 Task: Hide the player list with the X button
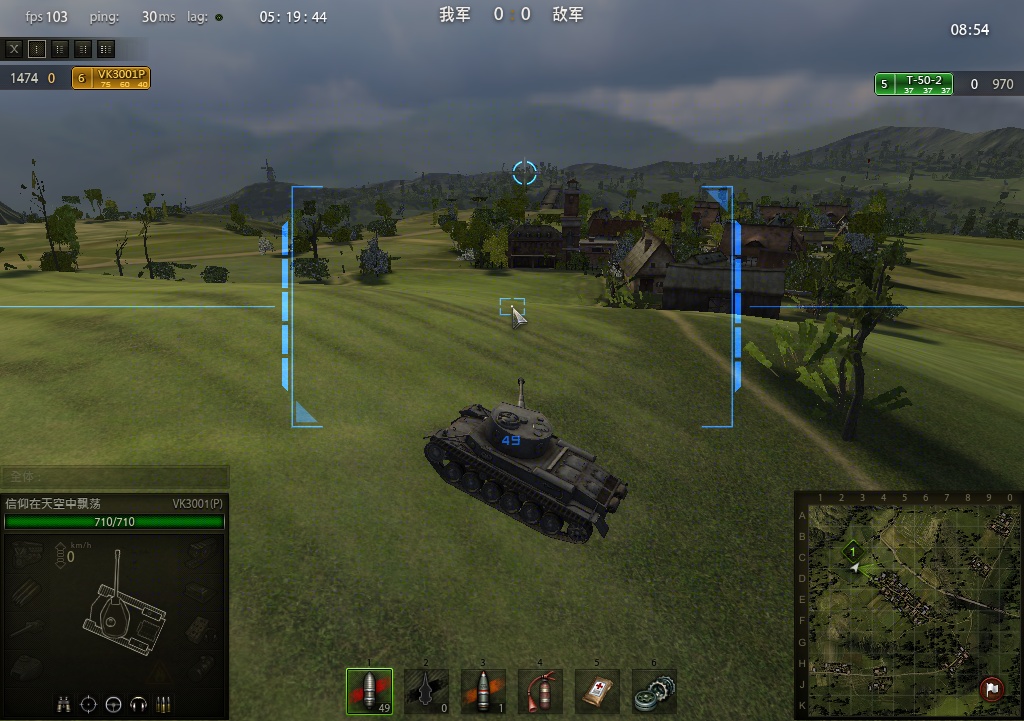click(x=14, y=48)
